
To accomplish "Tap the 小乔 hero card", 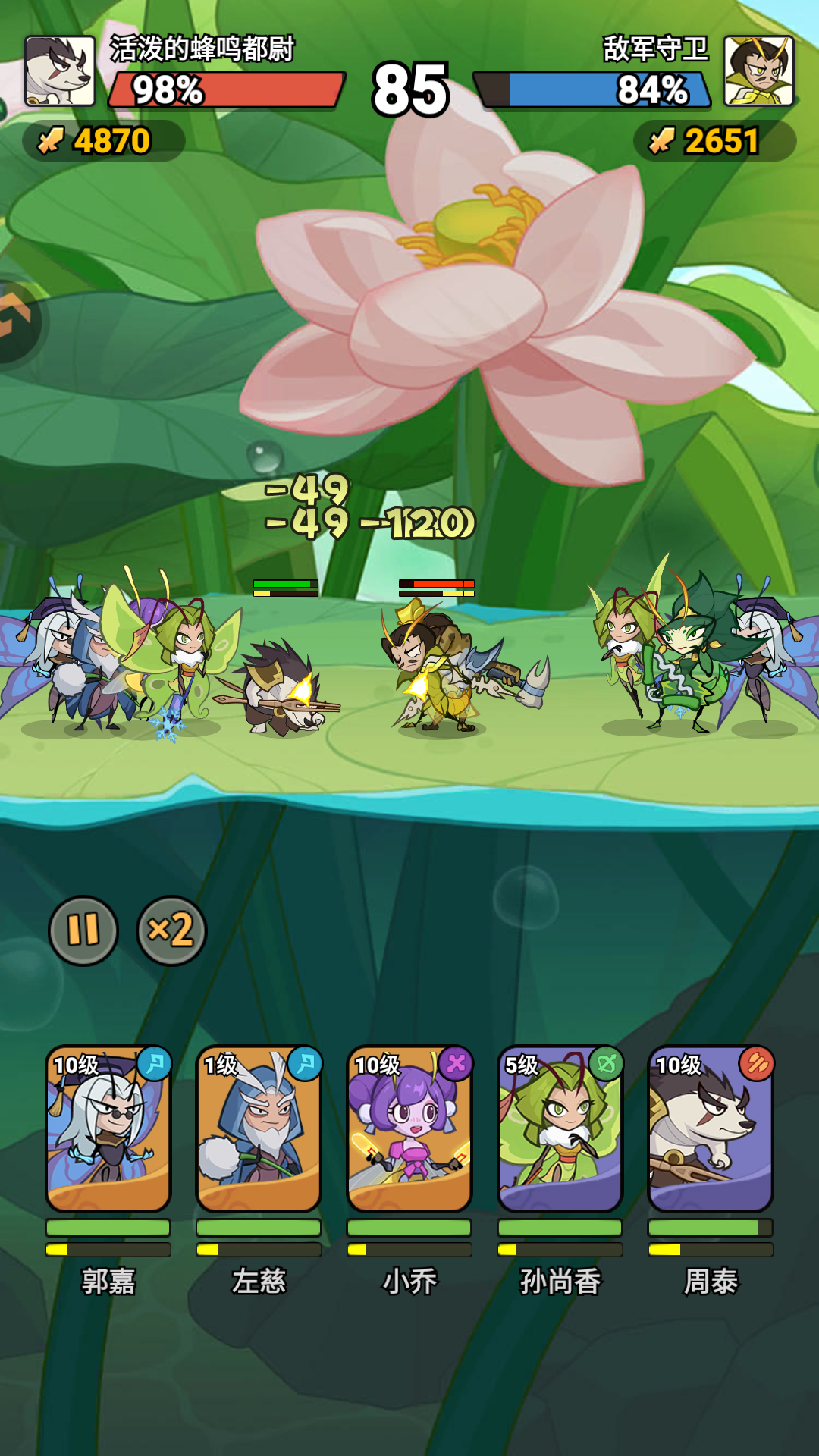I will (409, 1129).
